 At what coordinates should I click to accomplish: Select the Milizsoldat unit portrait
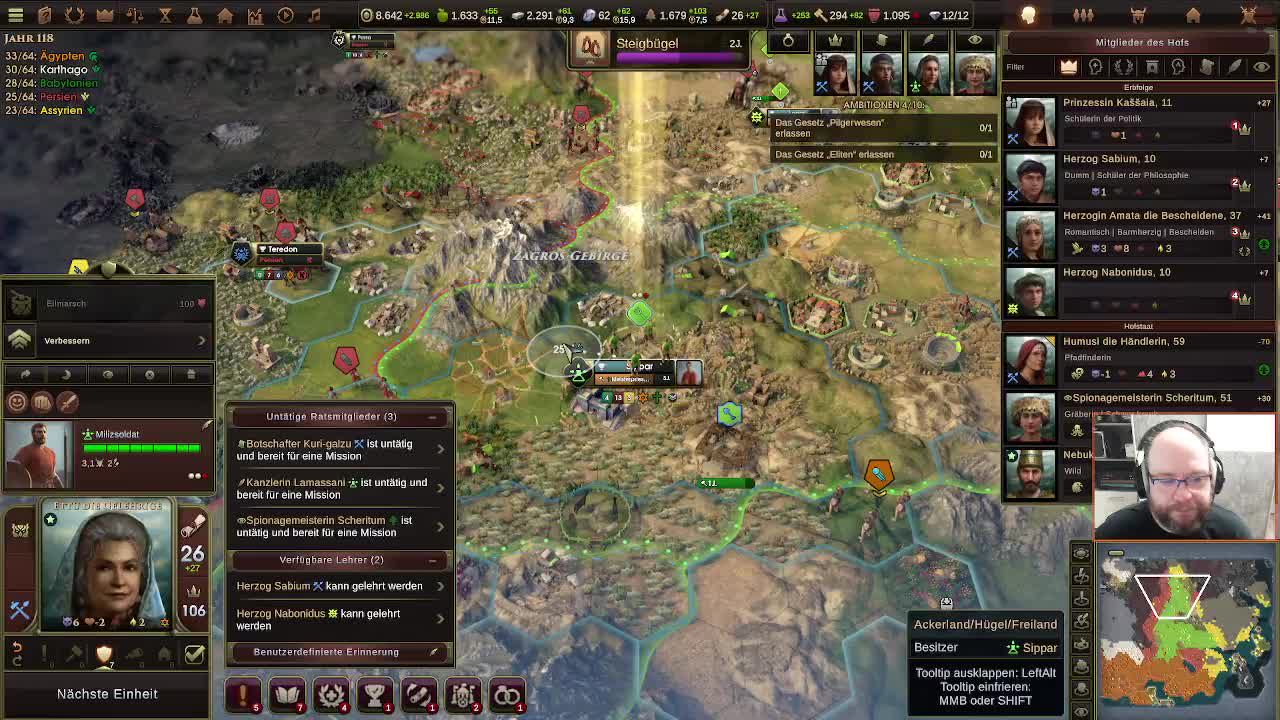point(38,455)
